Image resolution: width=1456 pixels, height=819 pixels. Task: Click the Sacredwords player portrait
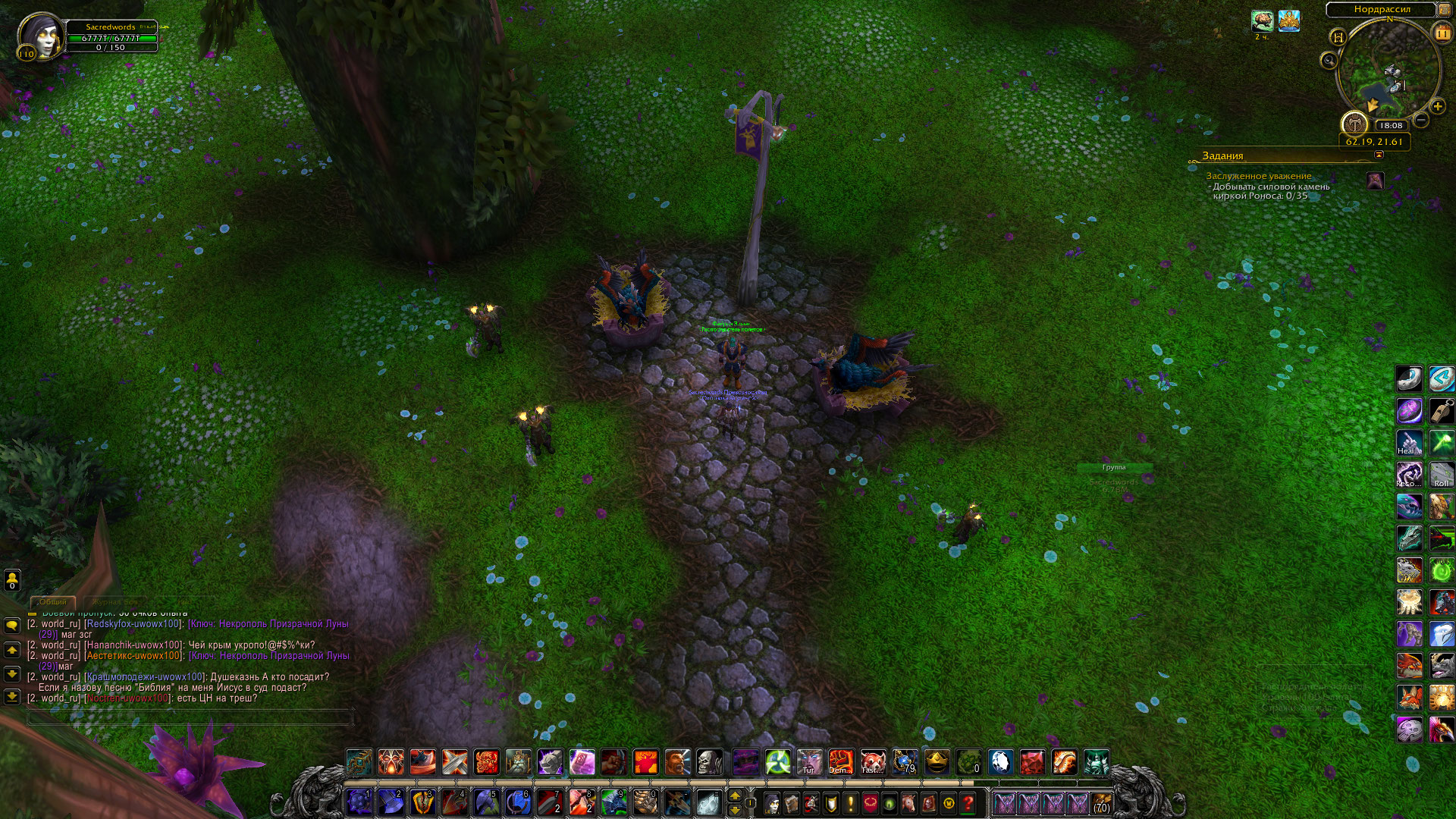(x=41, y=35)
